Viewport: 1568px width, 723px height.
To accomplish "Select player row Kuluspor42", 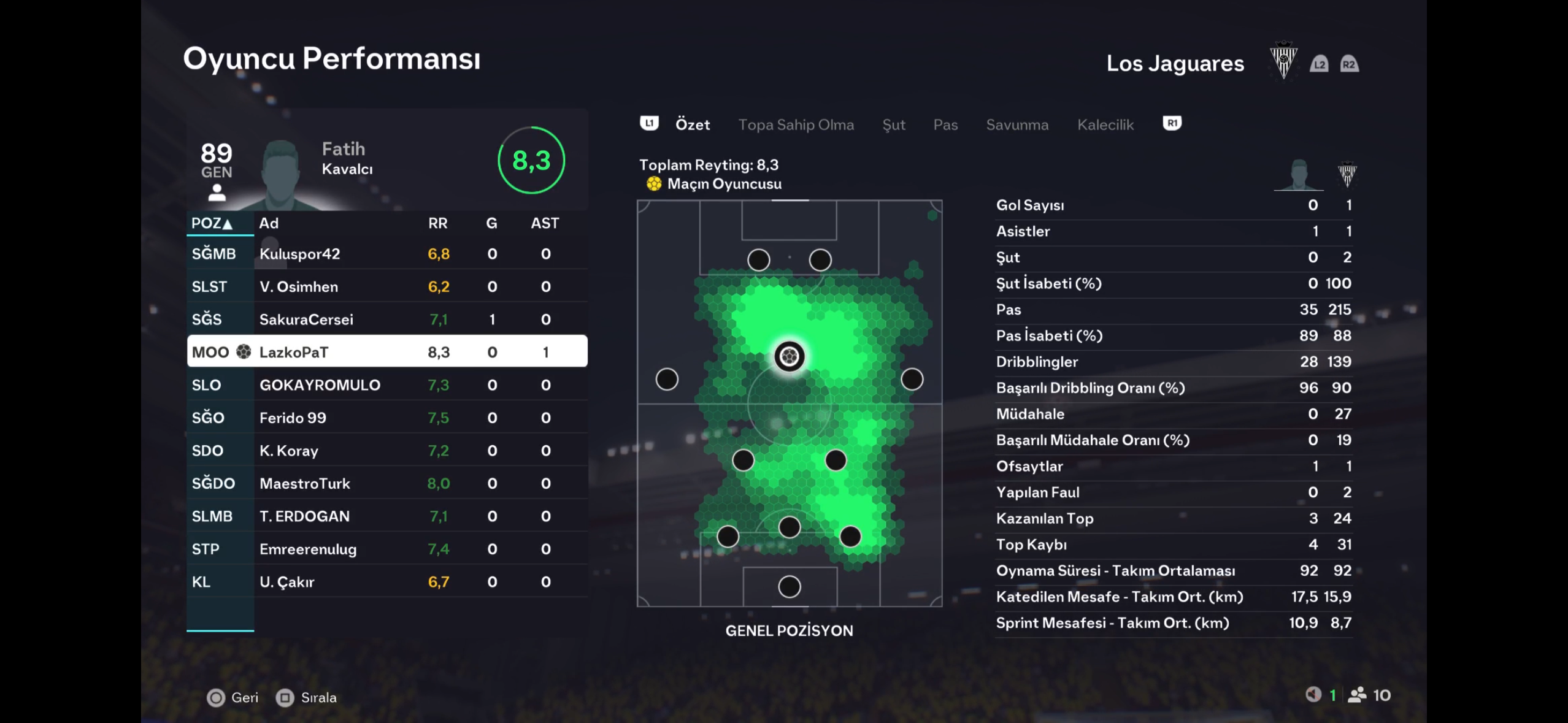I will point(386,254).
